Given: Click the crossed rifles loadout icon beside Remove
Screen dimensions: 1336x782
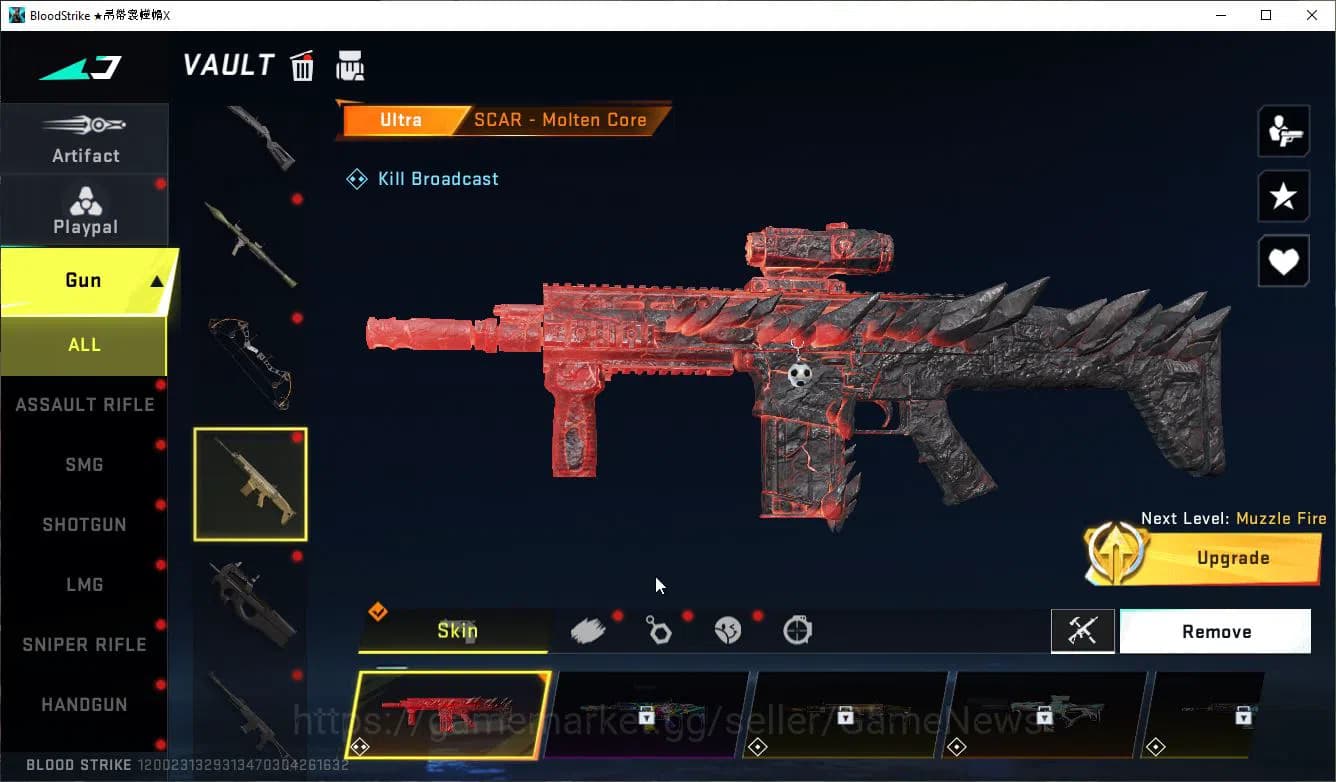Looking at the screenshot, I should 1083,631.
